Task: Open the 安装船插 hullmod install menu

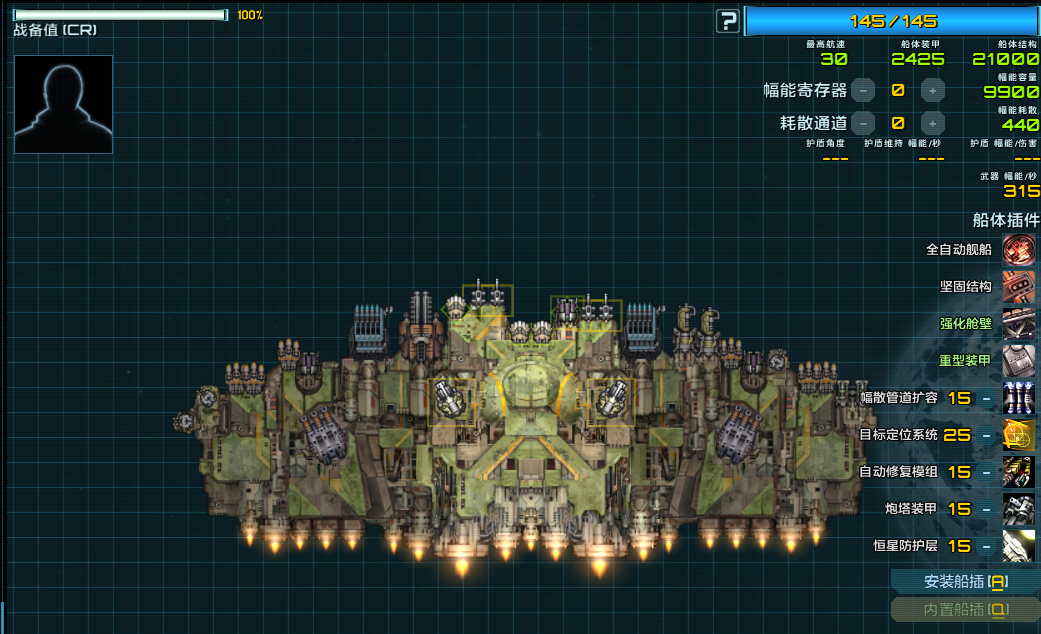Action: [965, 582]
